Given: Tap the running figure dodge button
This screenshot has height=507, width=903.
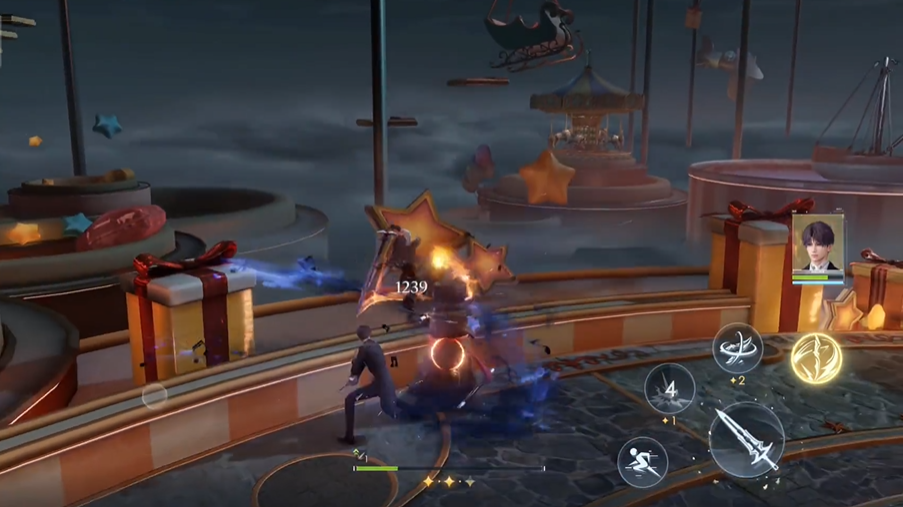Looking at the screenshot, I should coord(642,461).
